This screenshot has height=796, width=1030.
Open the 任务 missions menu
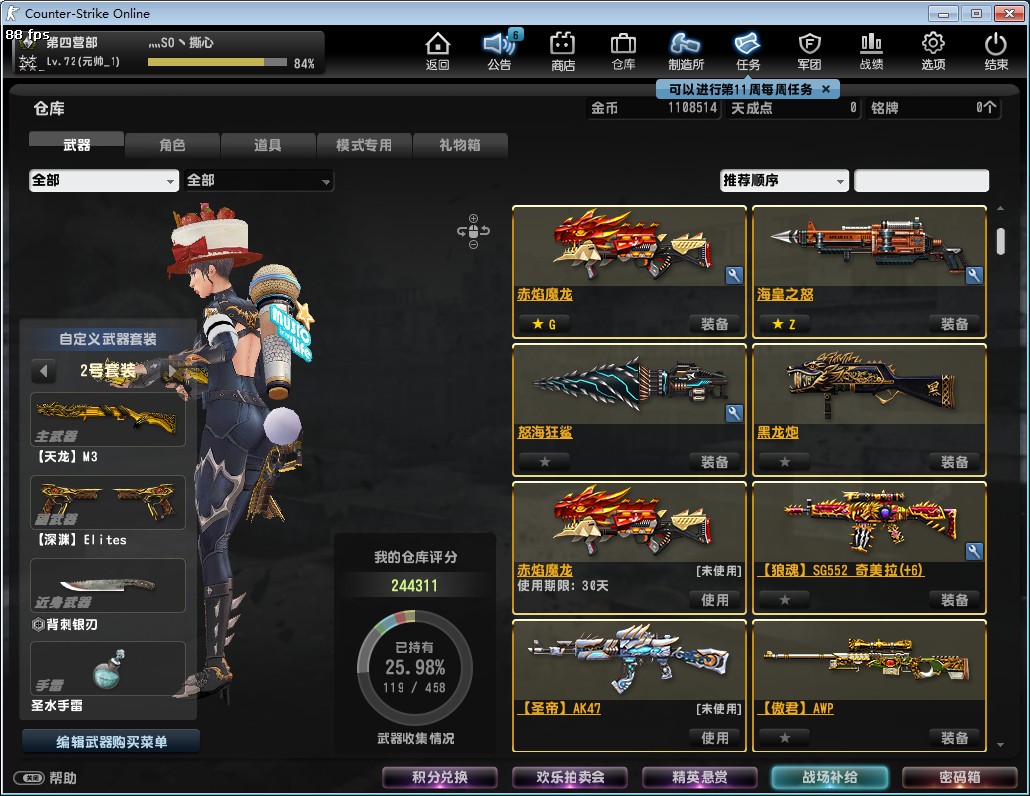coord(748,50)
